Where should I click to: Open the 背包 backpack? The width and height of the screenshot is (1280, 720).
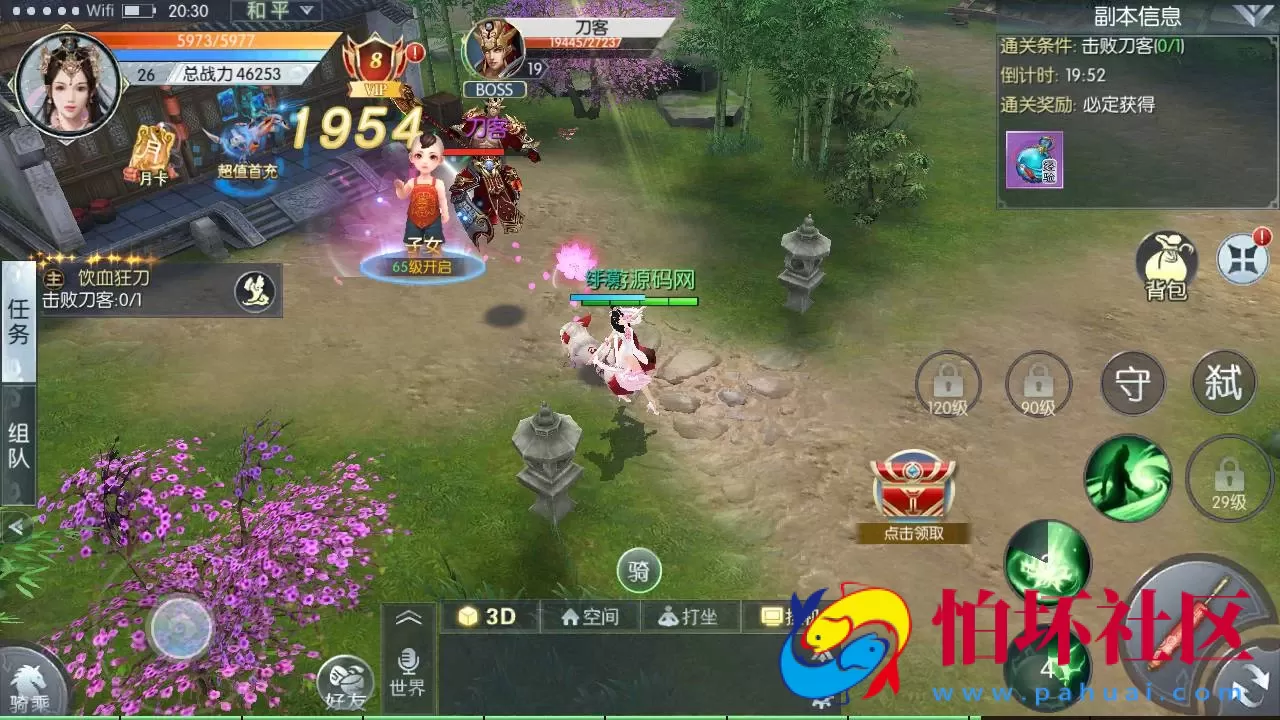pyautogui.click(x=1166, y=262)
